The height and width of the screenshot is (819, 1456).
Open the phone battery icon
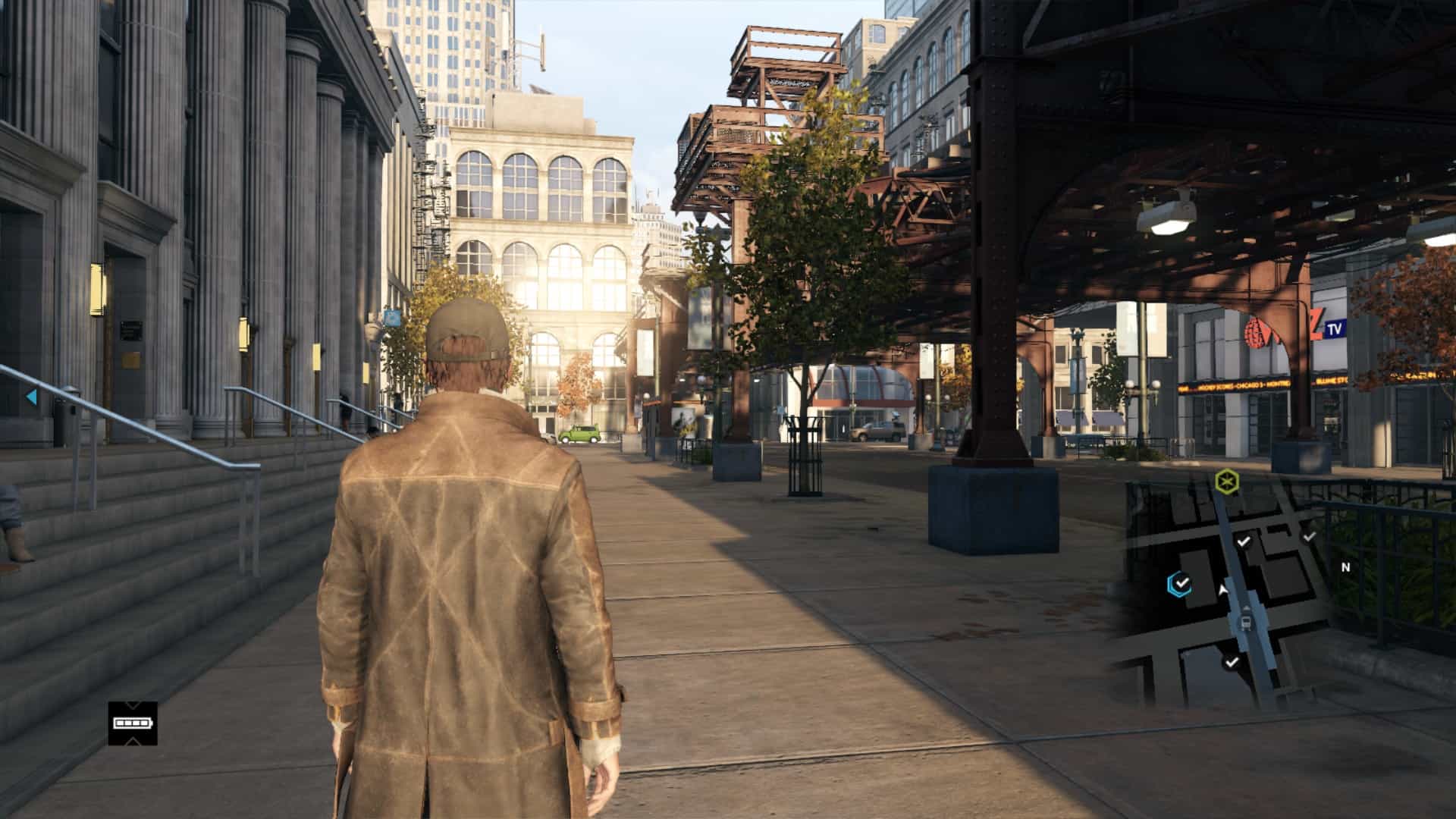[133, 723]
